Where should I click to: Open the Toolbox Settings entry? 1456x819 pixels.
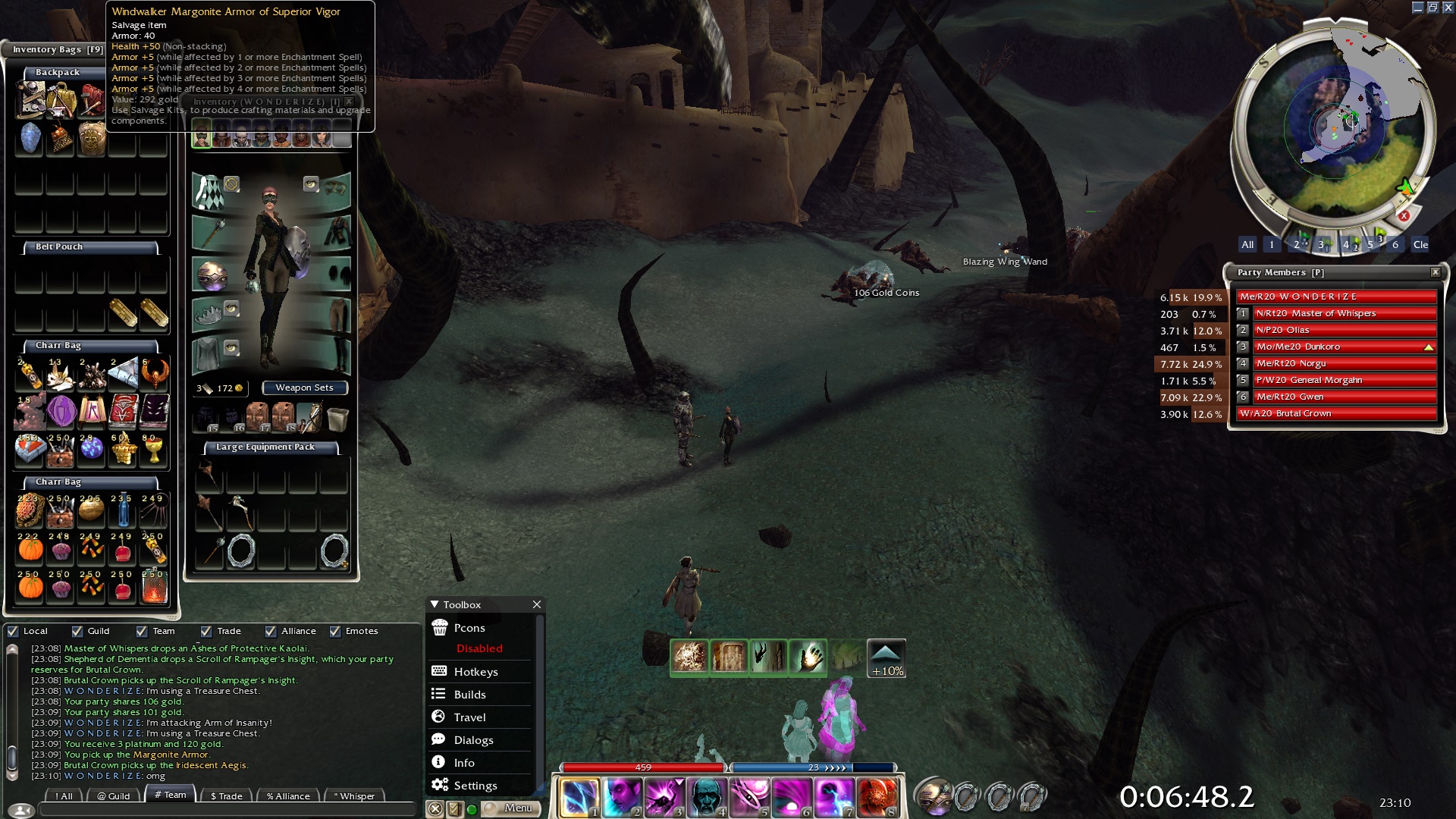click(x=475, y=786)
